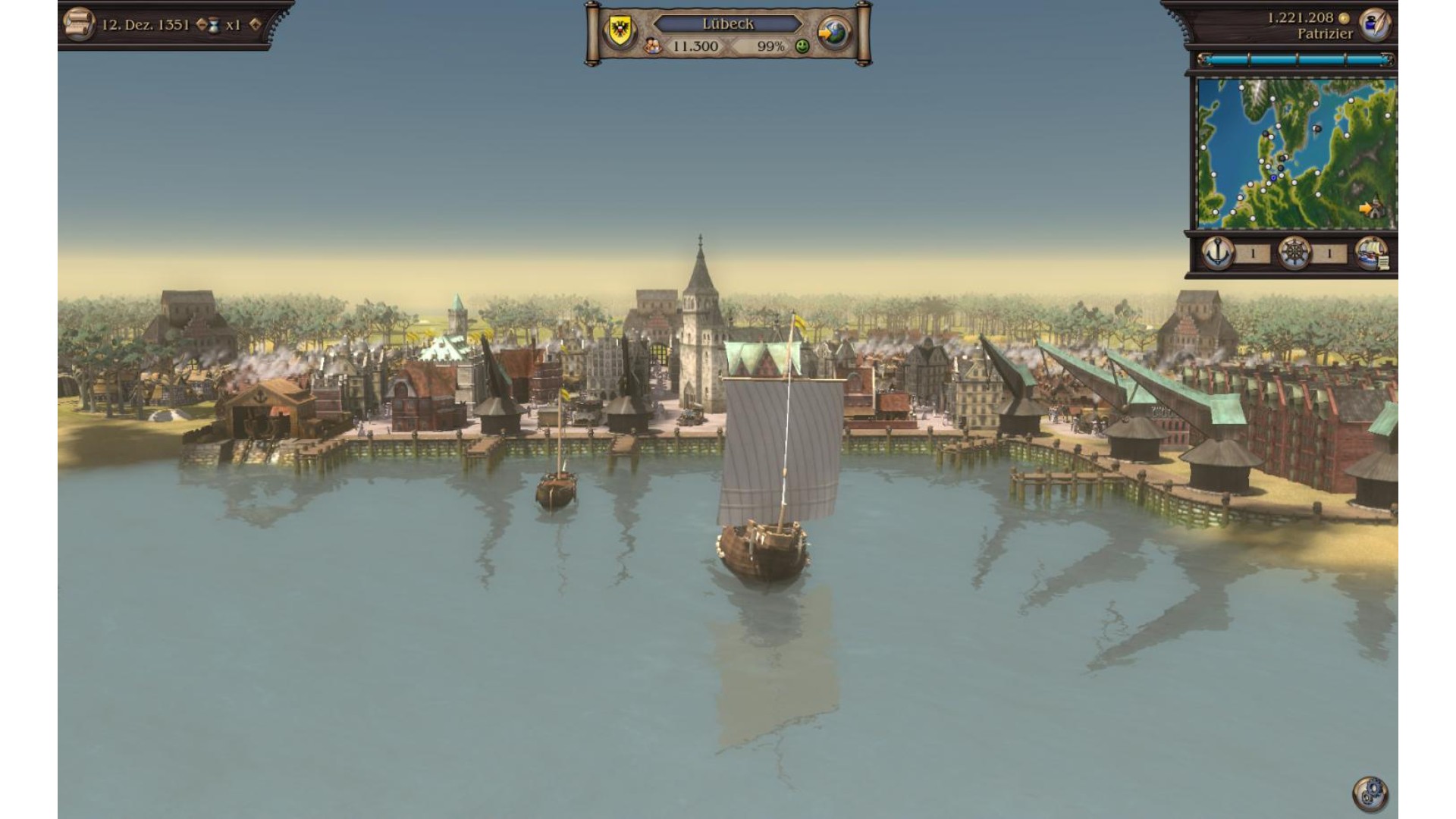Open the message log scroll icon
This screenshot has width=1456, height=819.
78,23
